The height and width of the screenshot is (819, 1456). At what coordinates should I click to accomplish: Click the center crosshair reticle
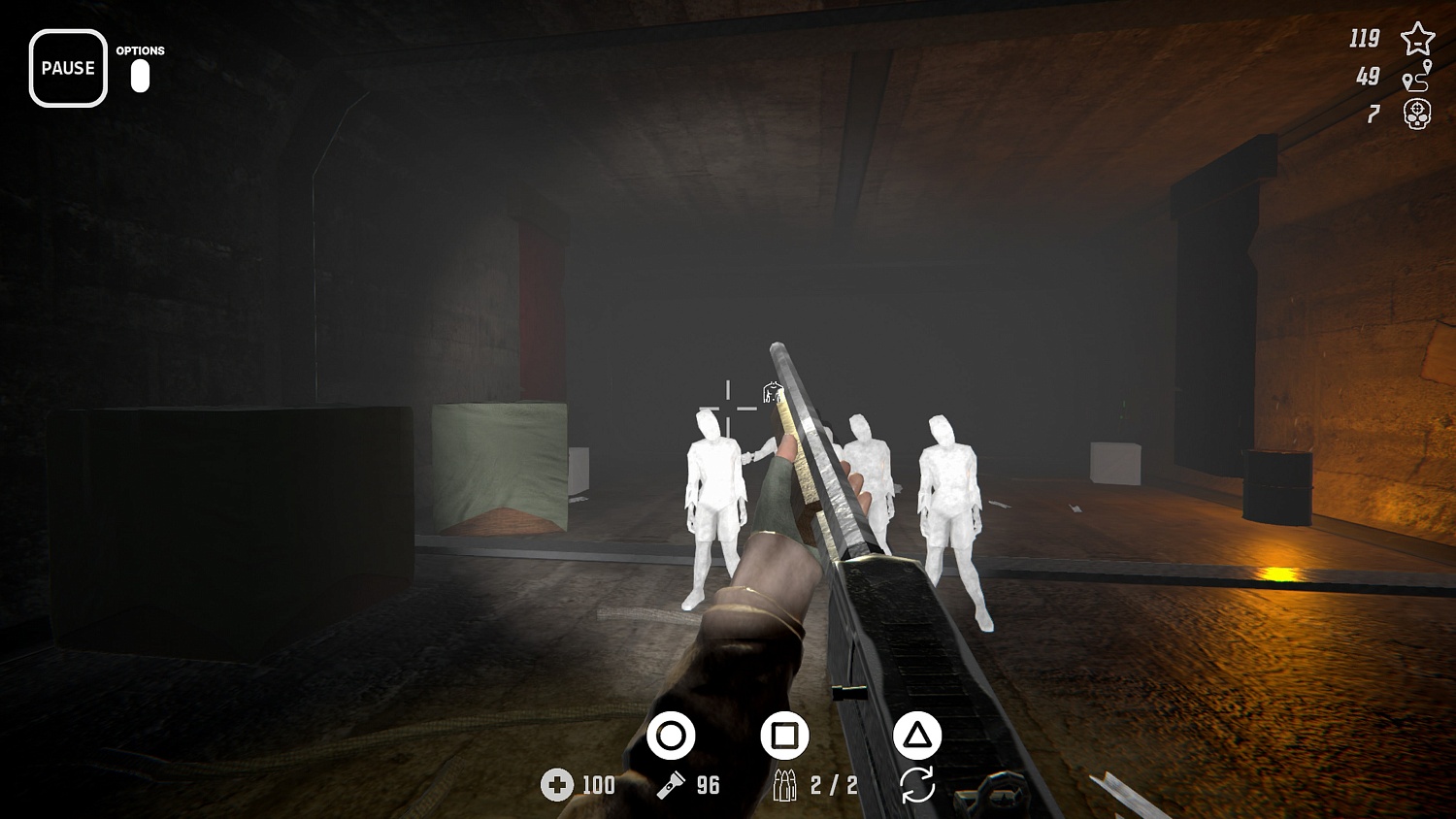pos(728,409)
